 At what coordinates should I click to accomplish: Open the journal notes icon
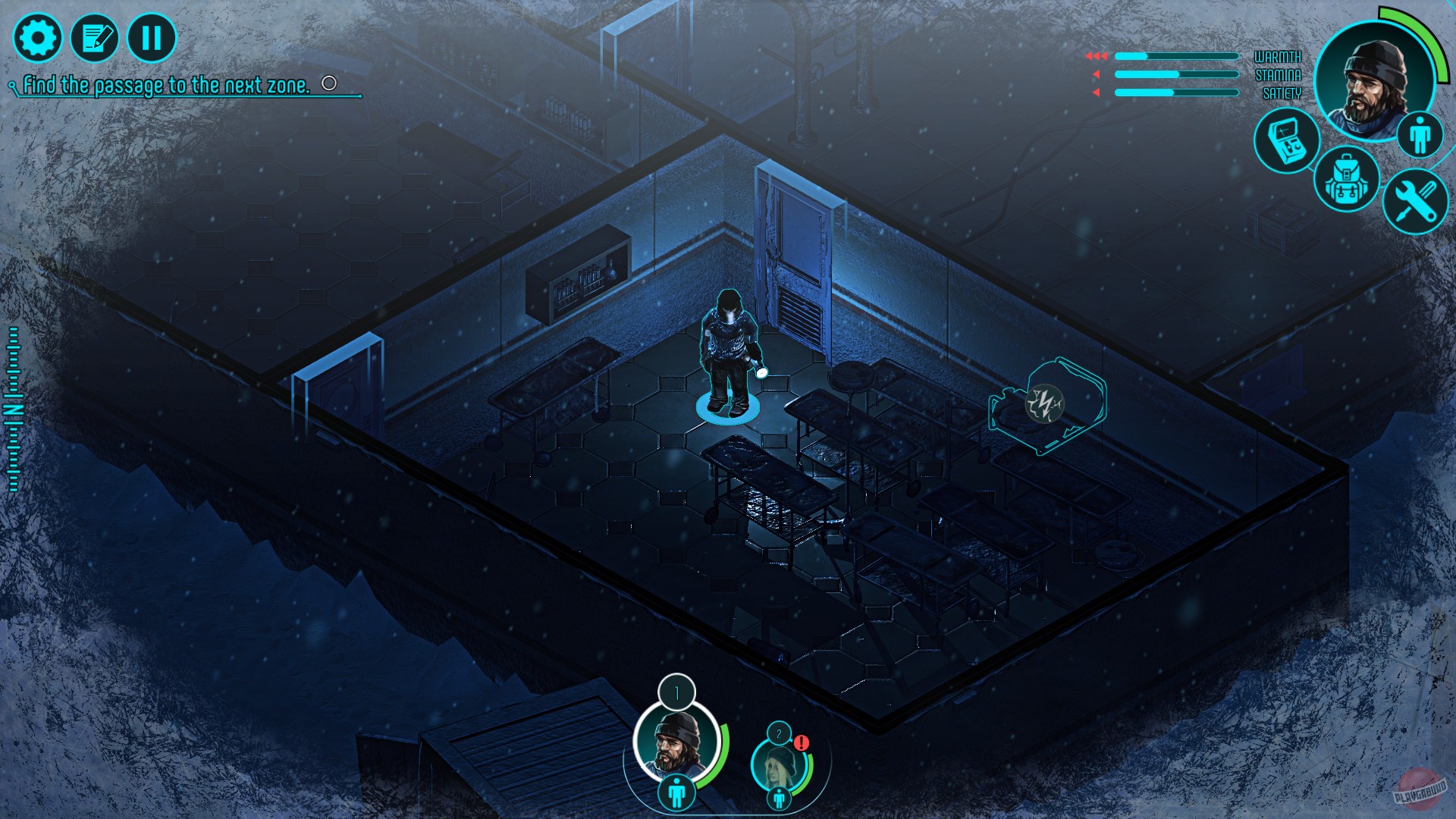(x=96, y=36)
